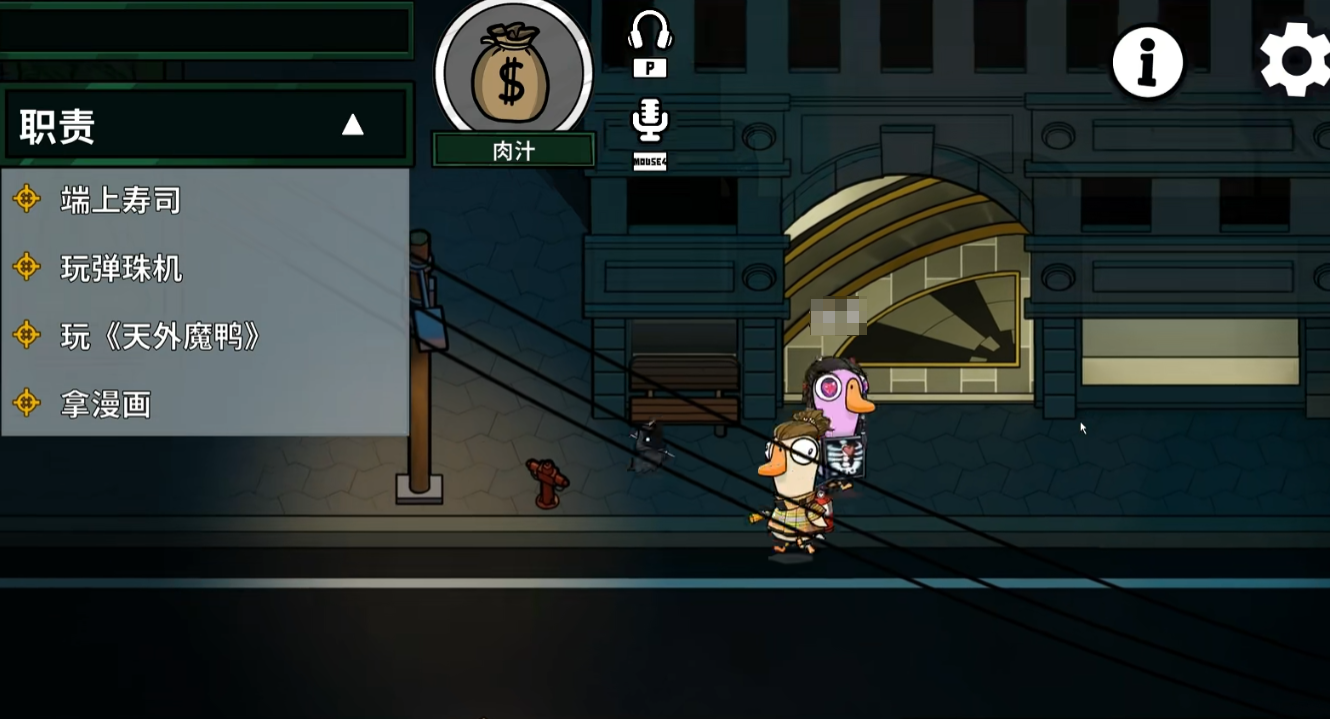Open the info button
Image resolution: width=1330 pixels, height=719 pixels.
(1148, 62)
